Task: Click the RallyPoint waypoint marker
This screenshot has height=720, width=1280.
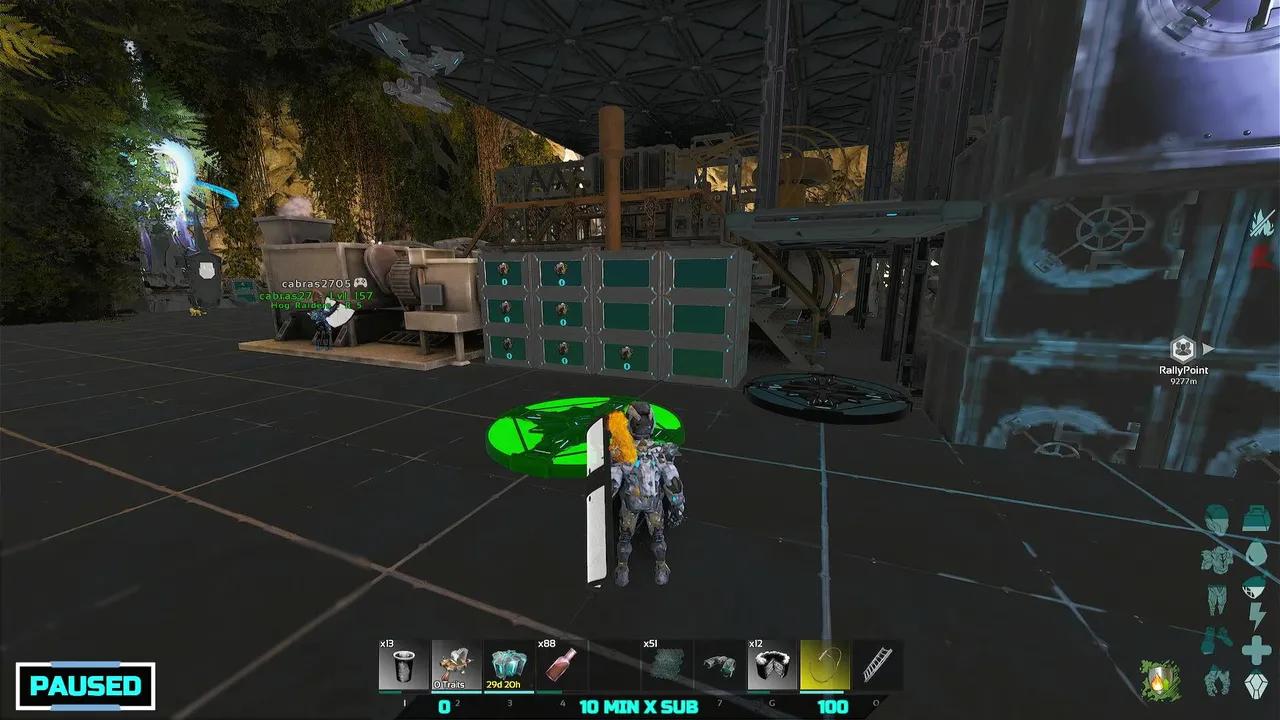Action: tap(1183, 349)
